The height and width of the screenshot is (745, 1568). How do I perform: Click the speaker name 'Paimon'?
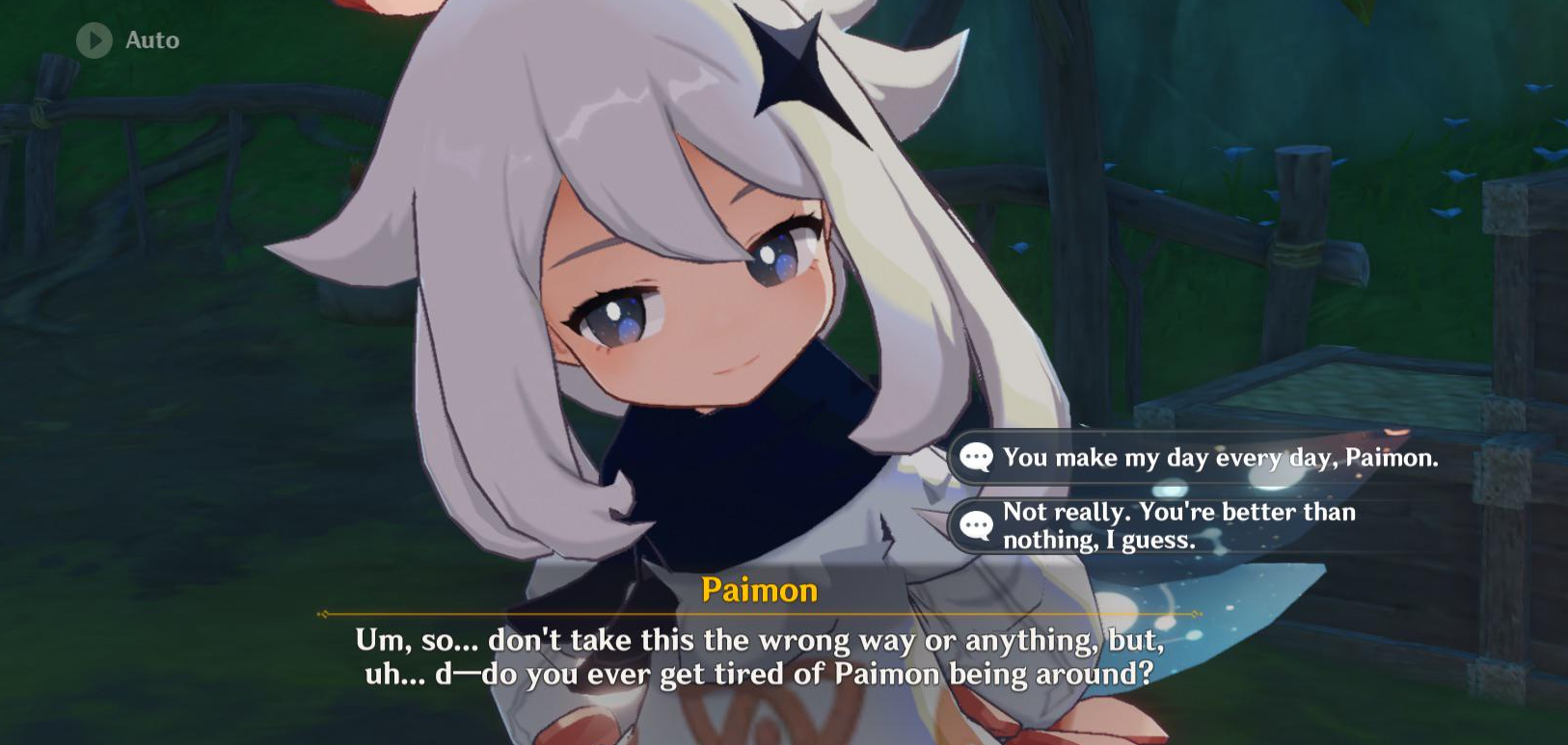coord(759,591)
